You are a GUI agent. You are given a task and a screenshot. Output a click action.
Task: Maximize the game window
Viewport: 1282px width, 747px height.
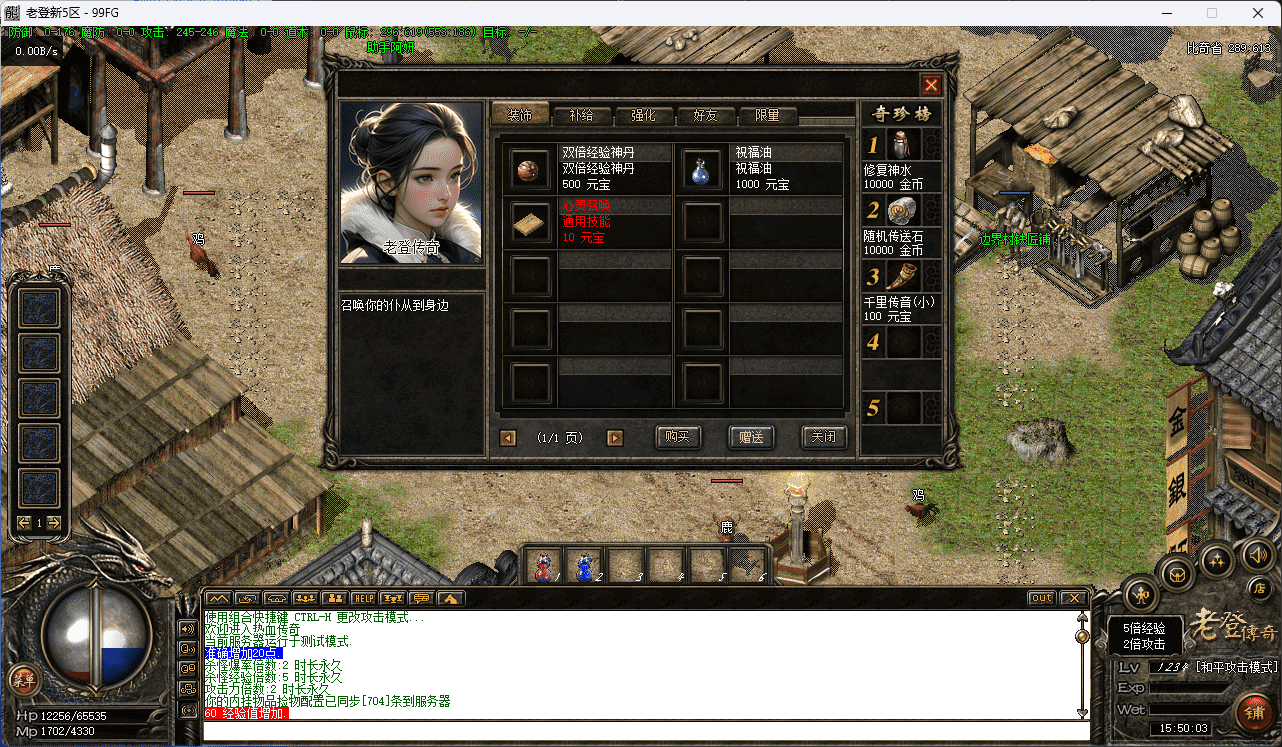1212,13
